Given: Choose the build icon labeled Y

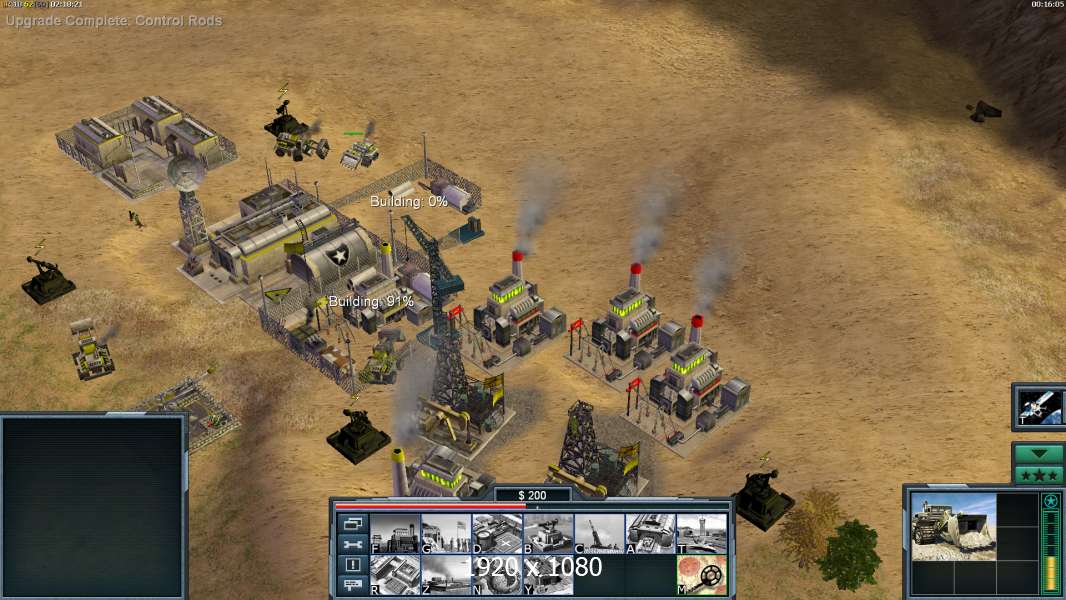Looking at the screenshot, I should (548, 575).
